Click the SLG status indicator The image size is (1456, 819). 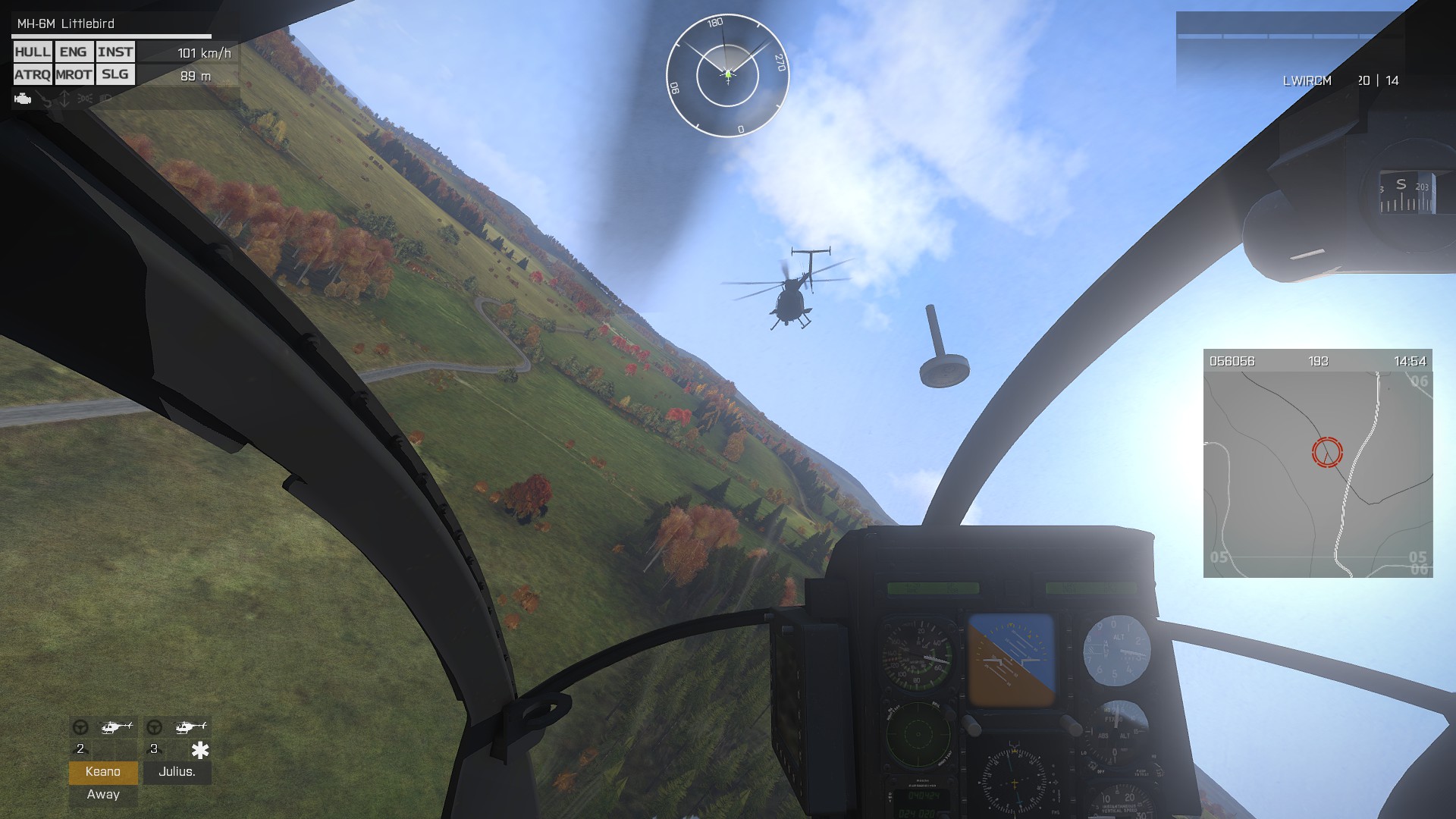pyautogui.click(x=115, y=74)
